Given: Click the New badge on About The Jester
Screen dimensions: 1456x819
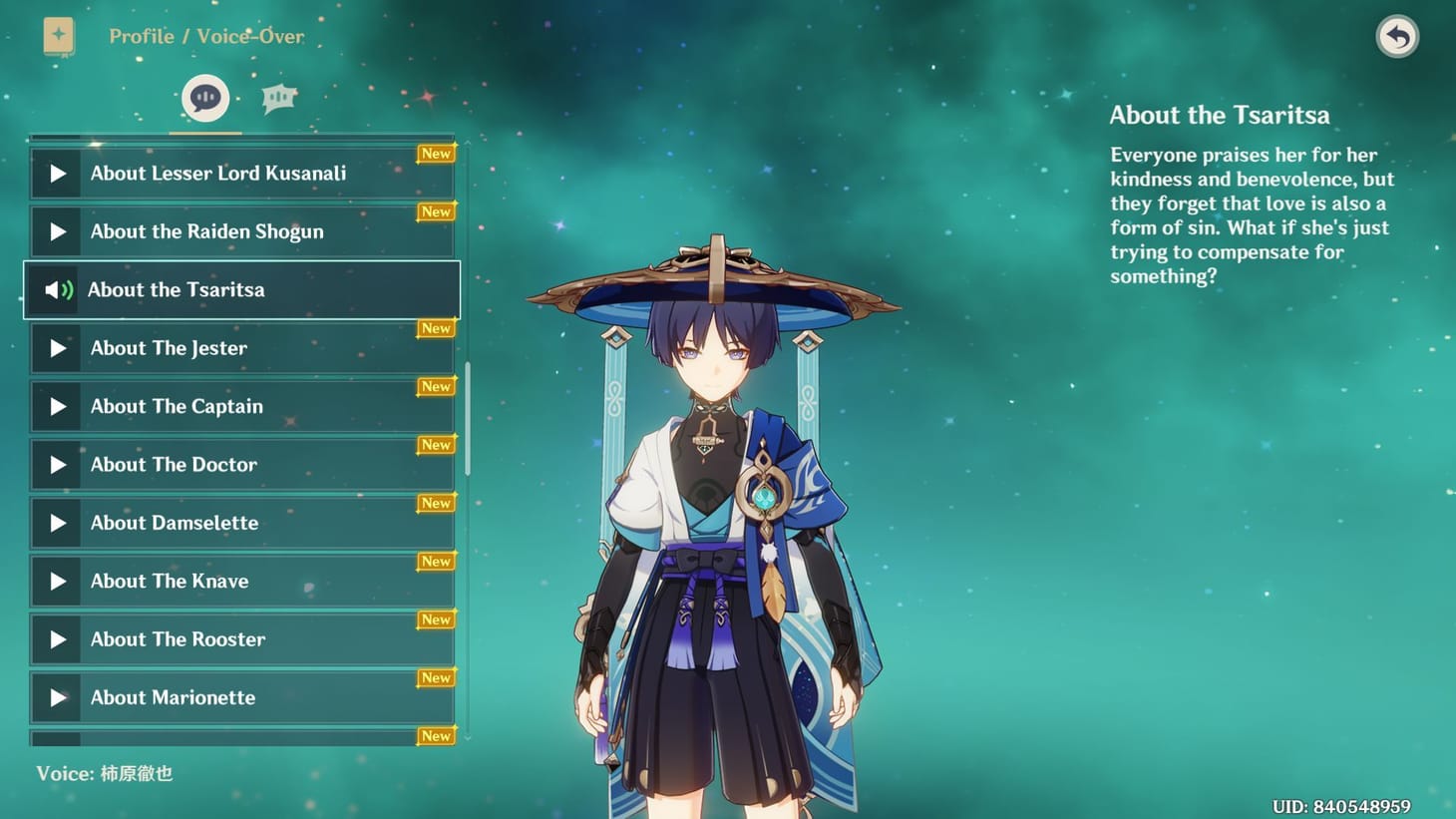Looking at the screenshot, I should point(436,328).
